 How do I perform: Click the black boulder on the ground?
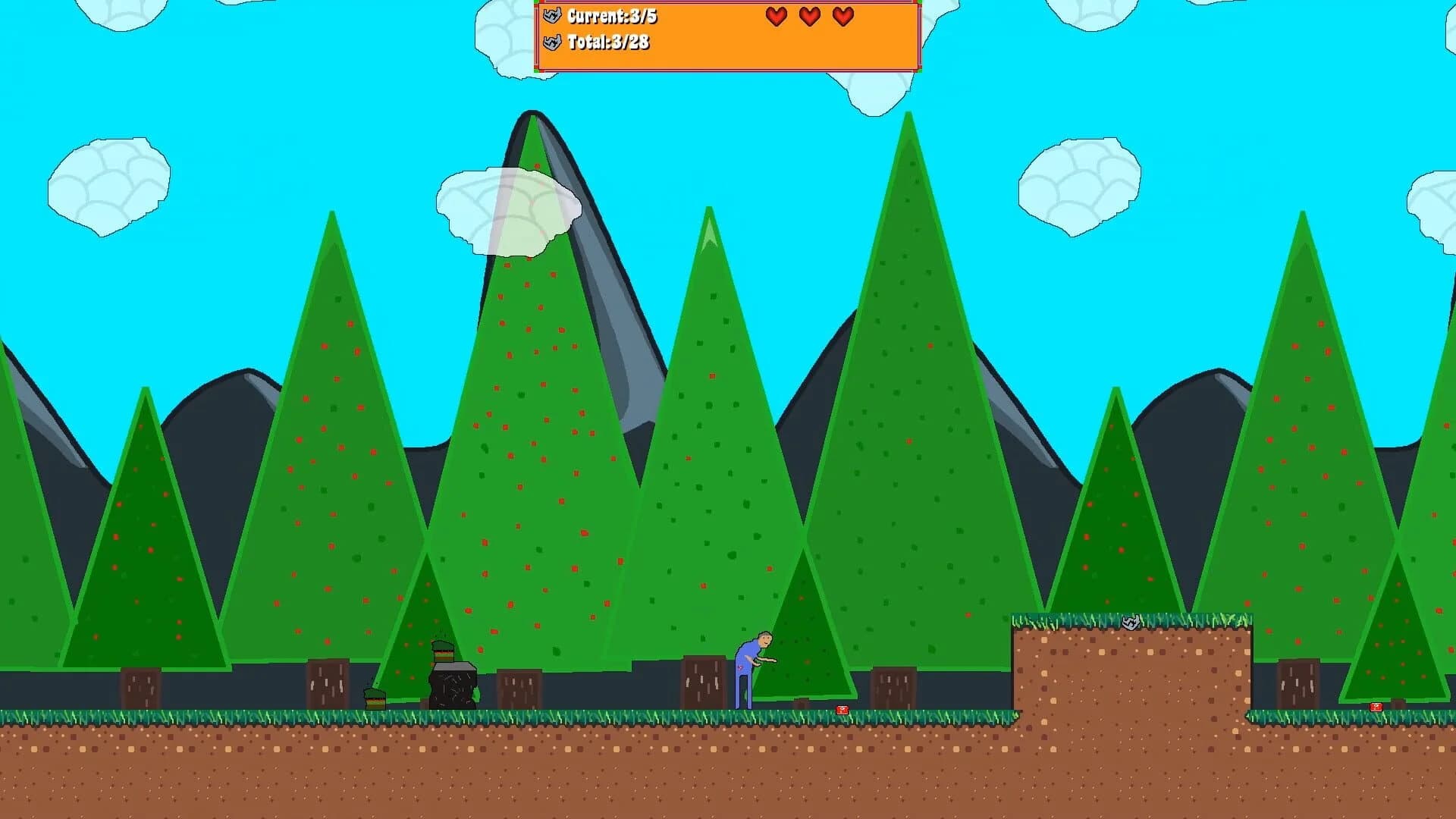(452, 686)
